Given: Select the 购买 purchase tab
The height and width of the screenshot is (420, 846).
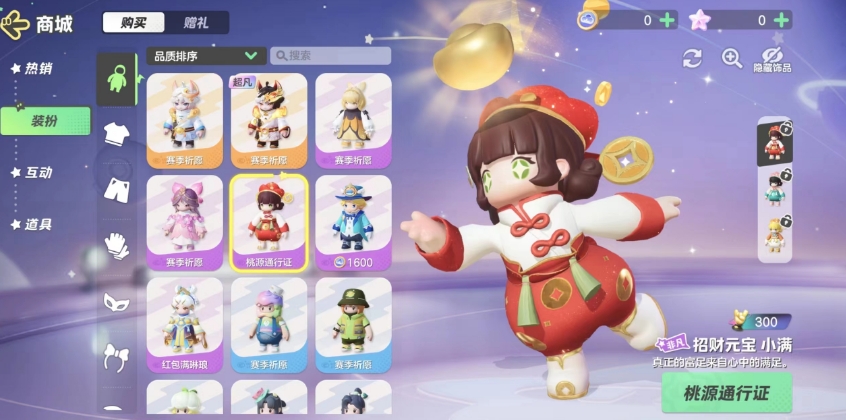Looking at the screenshot, I should pyautogui.click(x=132, y=22).
